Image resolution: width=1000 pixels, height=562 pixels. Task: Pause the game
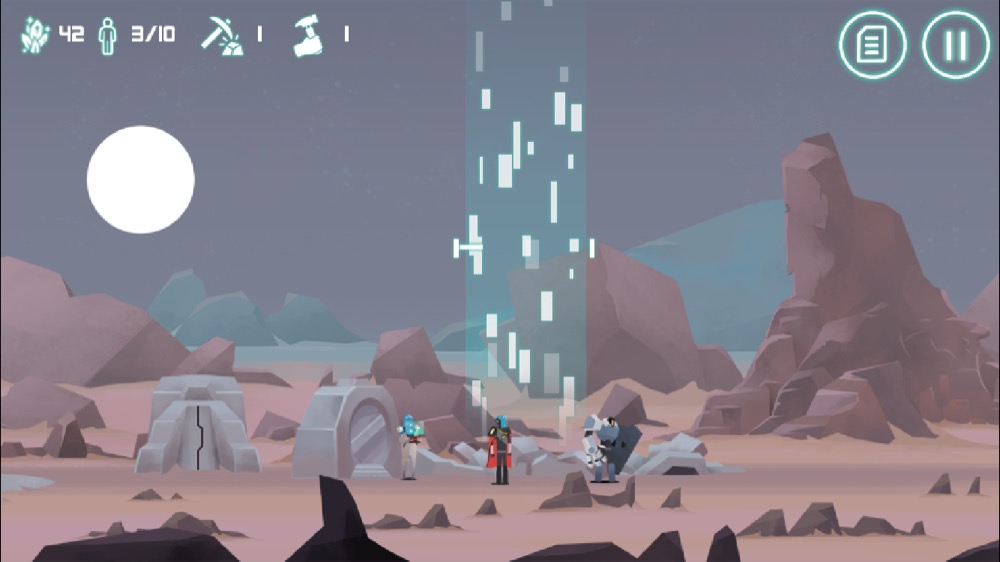(955, 45)
